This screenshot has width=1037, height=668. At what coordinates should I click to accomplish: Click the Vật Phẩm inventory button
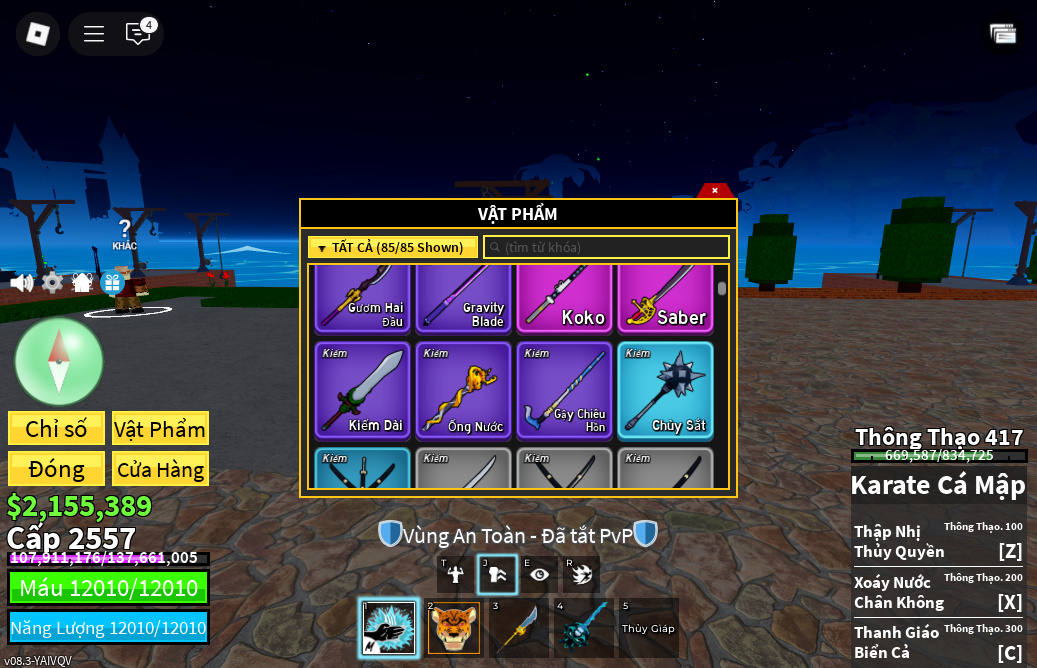pyautogui.click(x=160, y=429)
